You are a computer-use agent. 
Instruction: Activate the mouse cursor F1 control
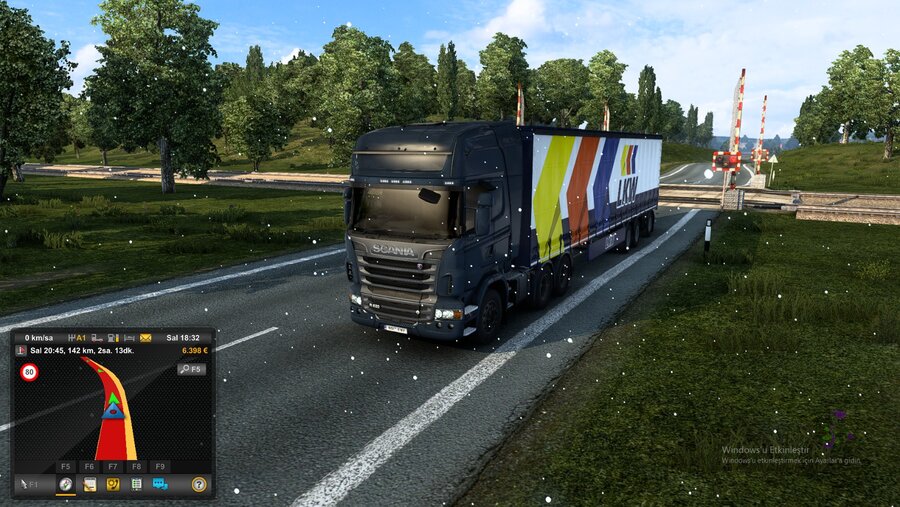(29, 484)
